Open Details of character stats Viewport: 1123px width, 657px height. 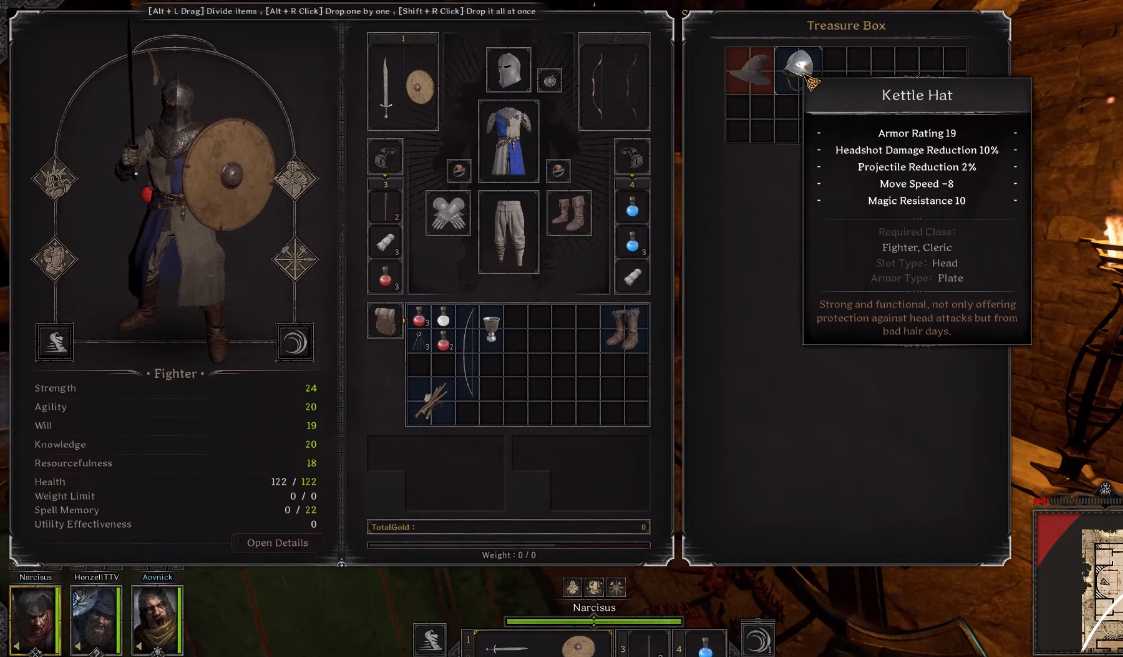click(277, 543)
